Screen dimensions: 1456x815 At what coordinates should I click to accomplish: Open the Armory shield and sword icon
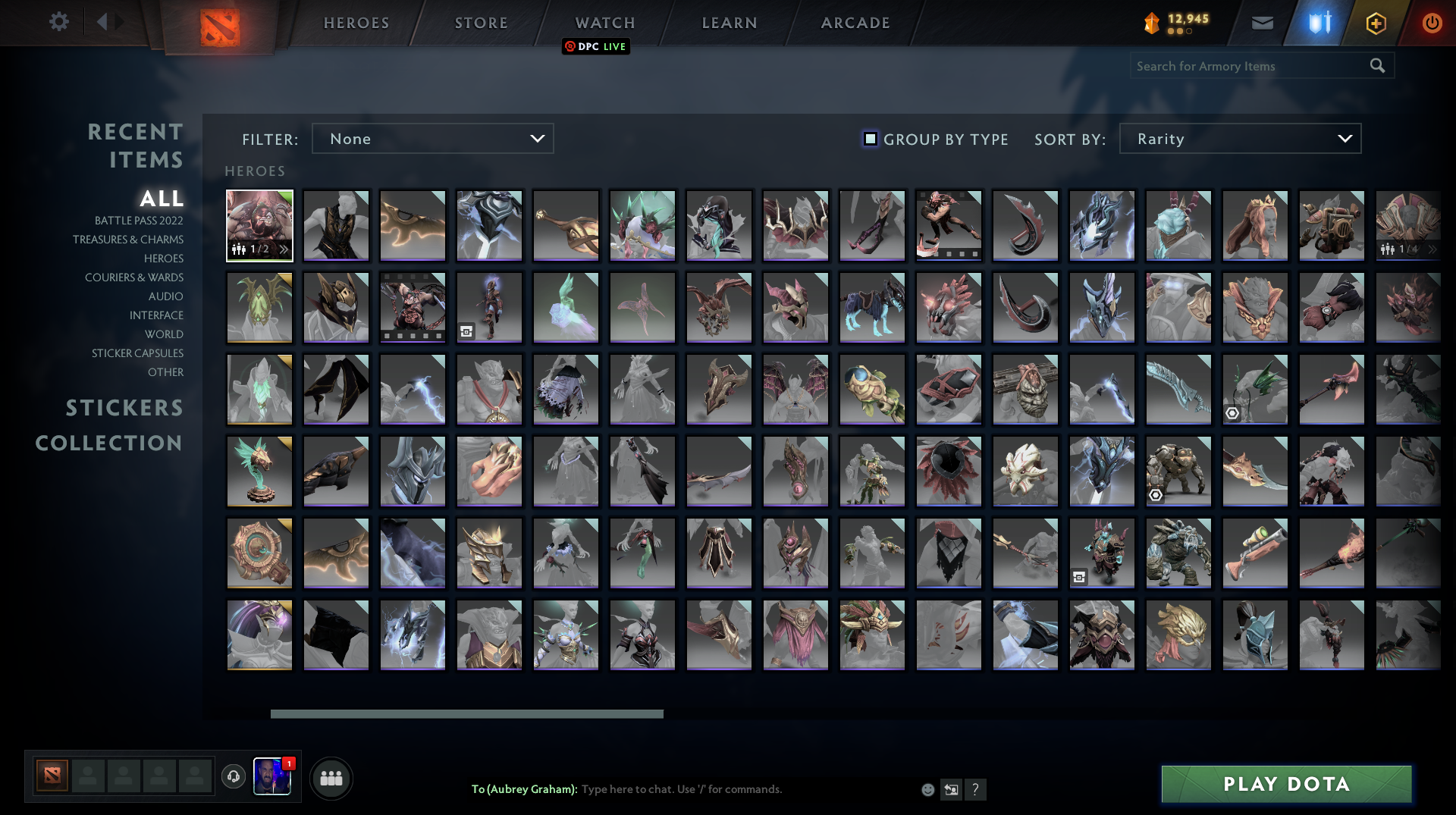pyautogui.click(x=1318, y=23)
